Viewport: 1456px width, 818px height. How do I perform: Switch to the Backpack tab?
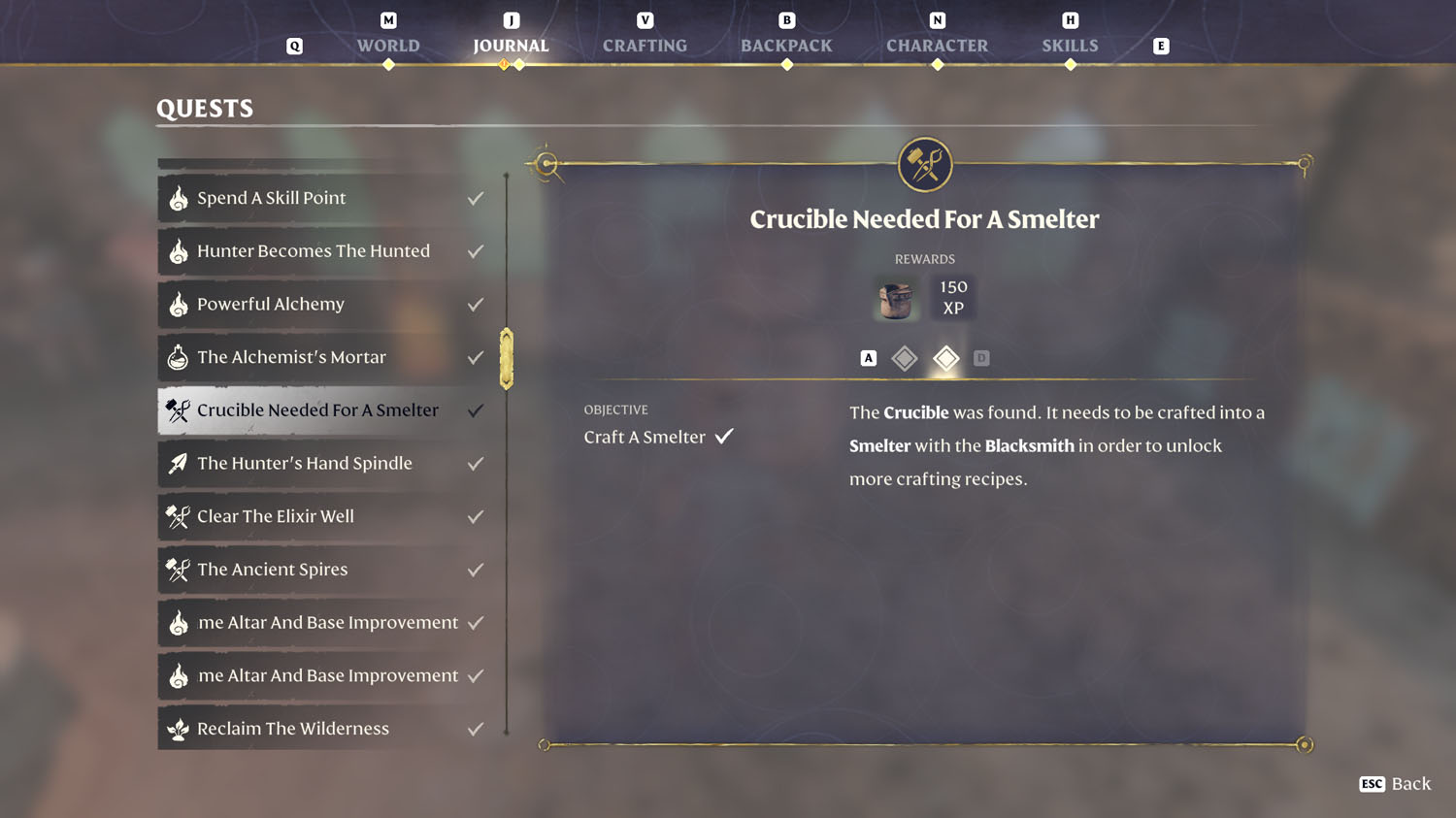pyautogui.click(x=786, y=45)
